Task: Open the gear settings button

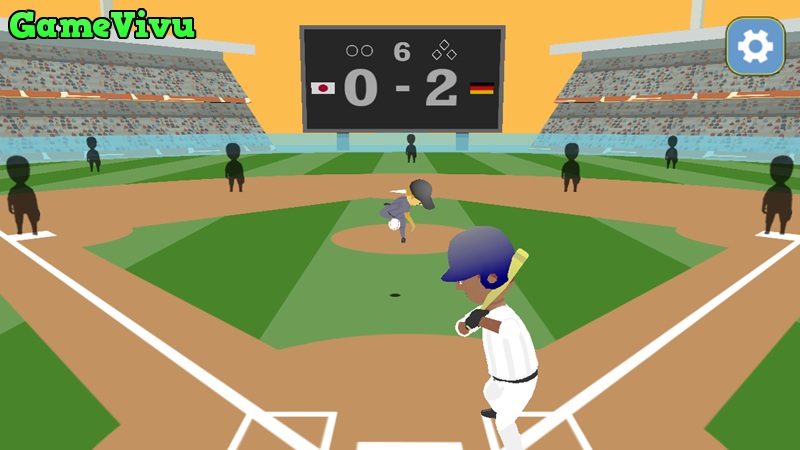Action: pos(755,46)
